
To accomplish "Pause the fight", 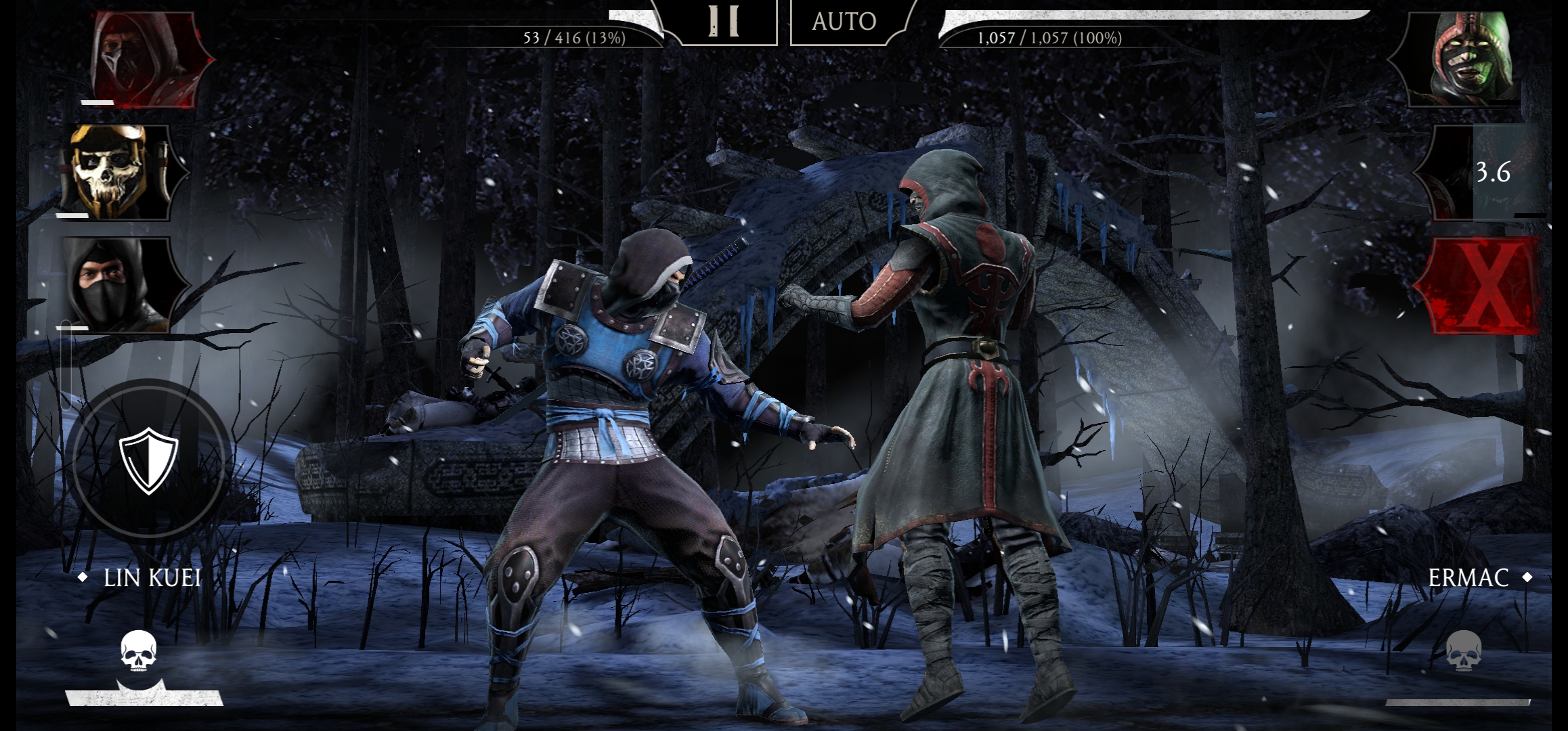I will (x=723, y=22).
